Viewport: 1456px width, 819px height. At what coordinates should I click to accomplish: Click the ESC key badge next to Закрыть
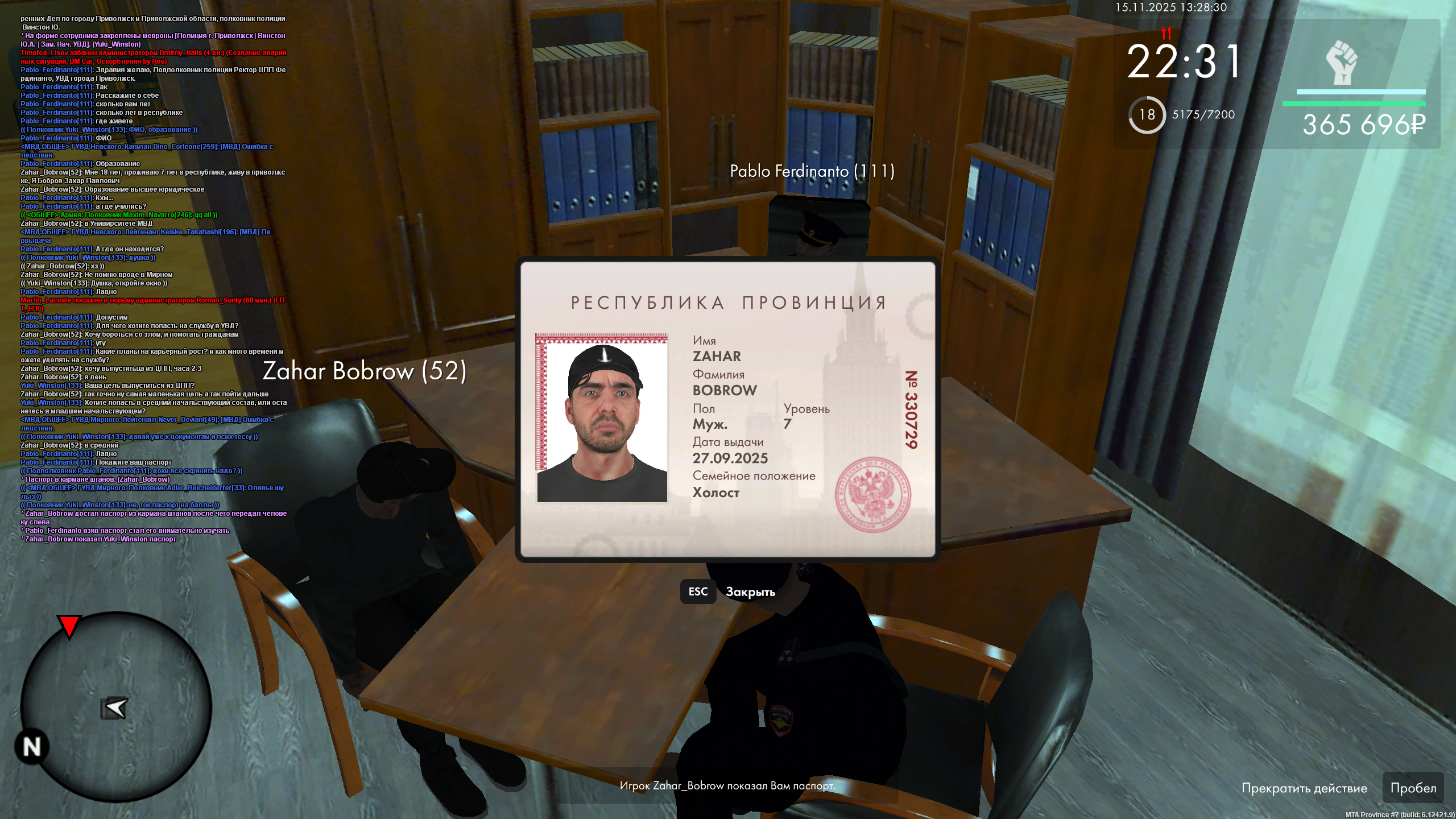698,592
